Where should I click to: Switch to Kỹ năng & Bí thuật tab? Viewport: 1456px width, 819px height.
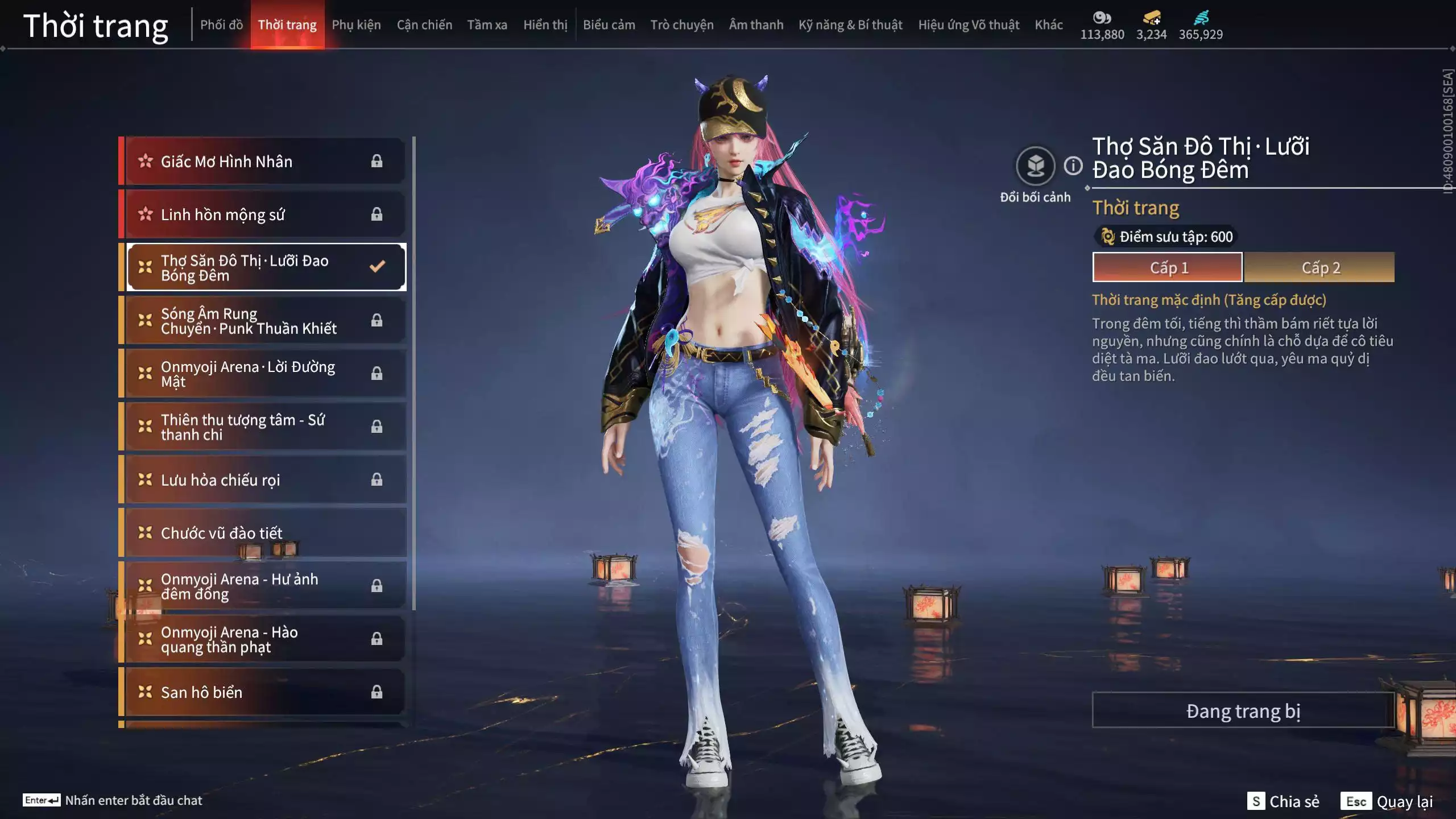click(x=850, y=25)
